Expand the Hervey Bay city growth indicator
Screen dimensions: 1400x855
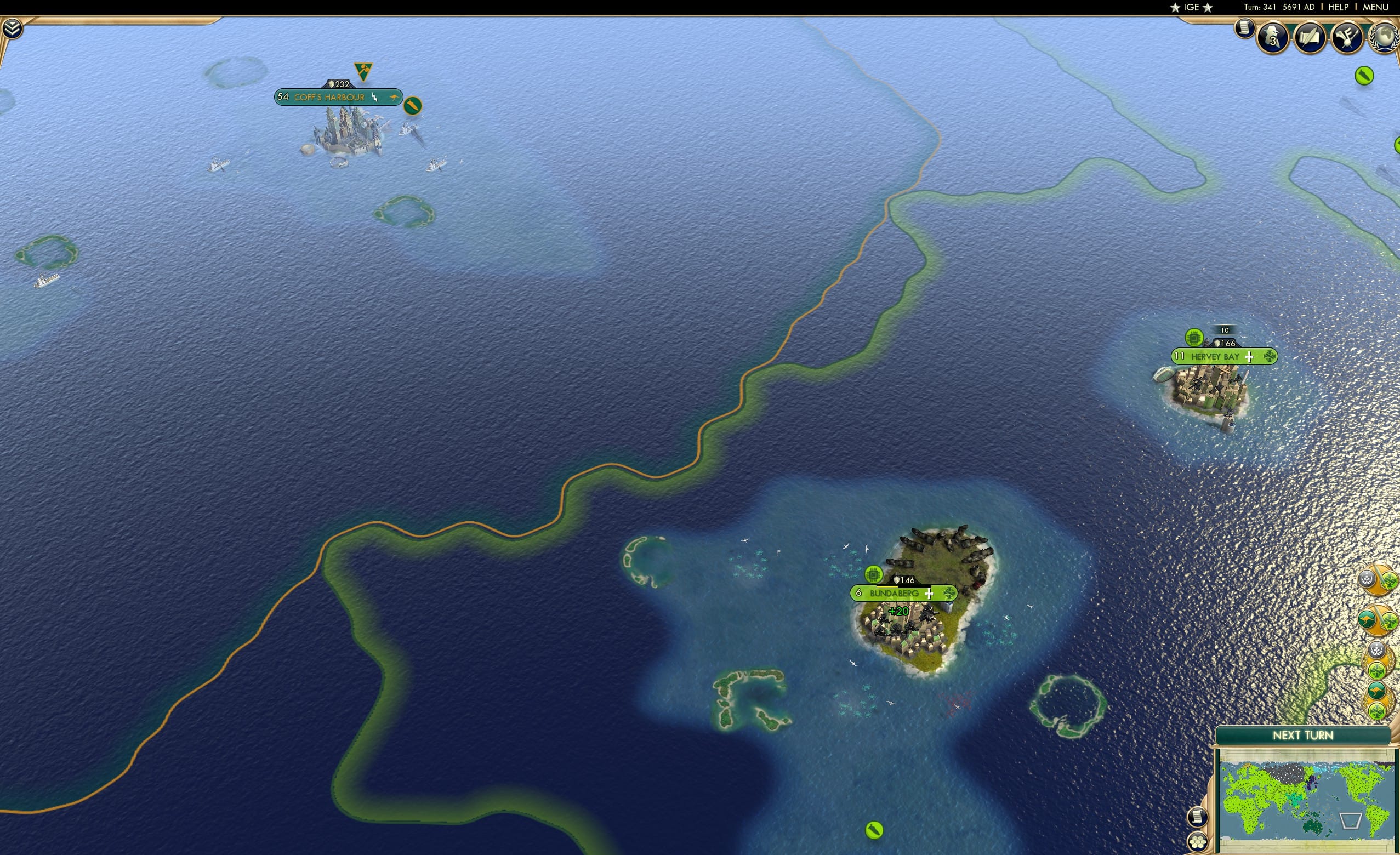[x=1250, y=358]
